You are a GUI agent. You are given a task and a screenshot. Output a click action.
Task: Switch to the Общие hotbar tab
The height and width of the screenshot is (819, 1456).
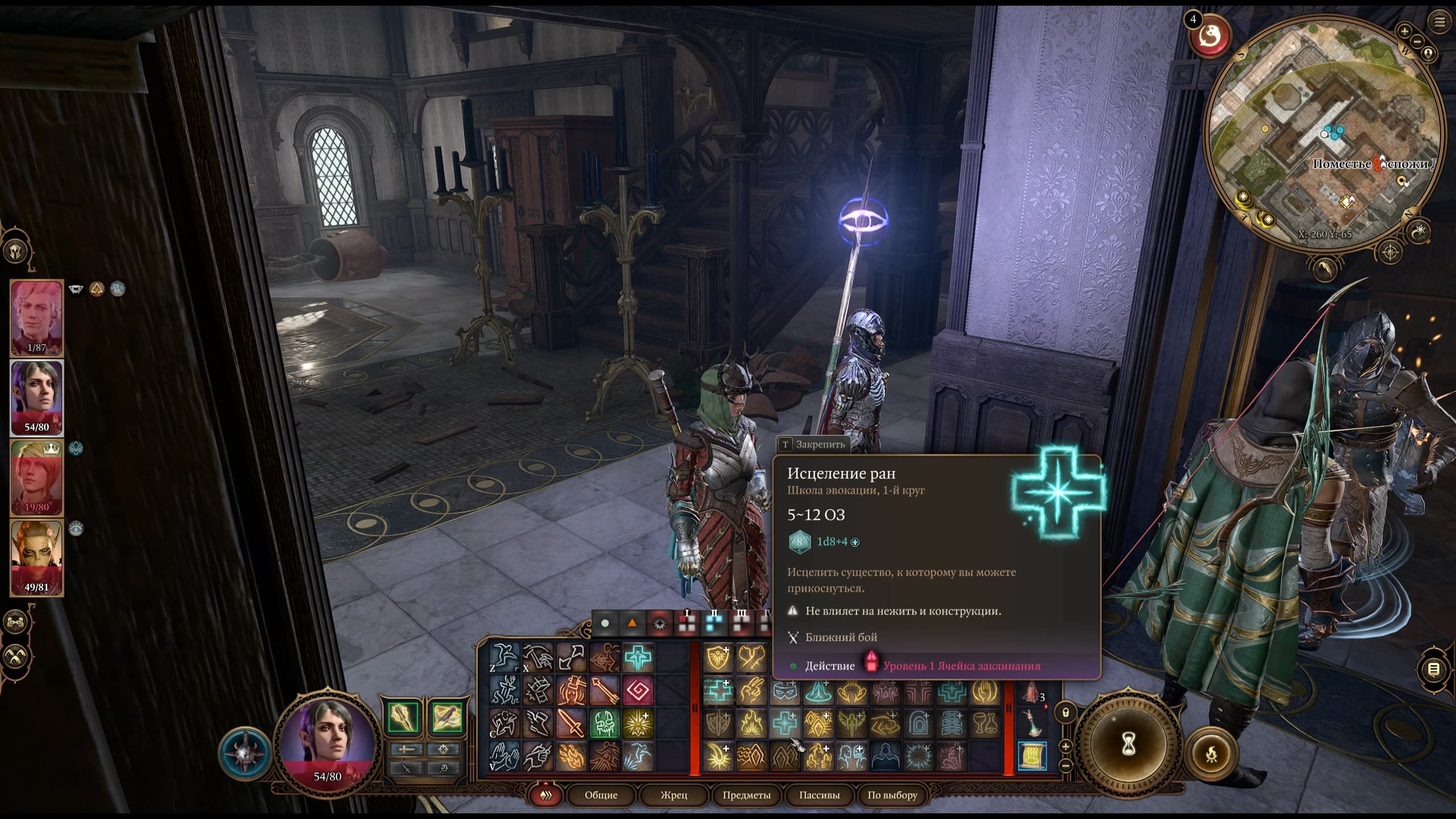click(601, 795)
